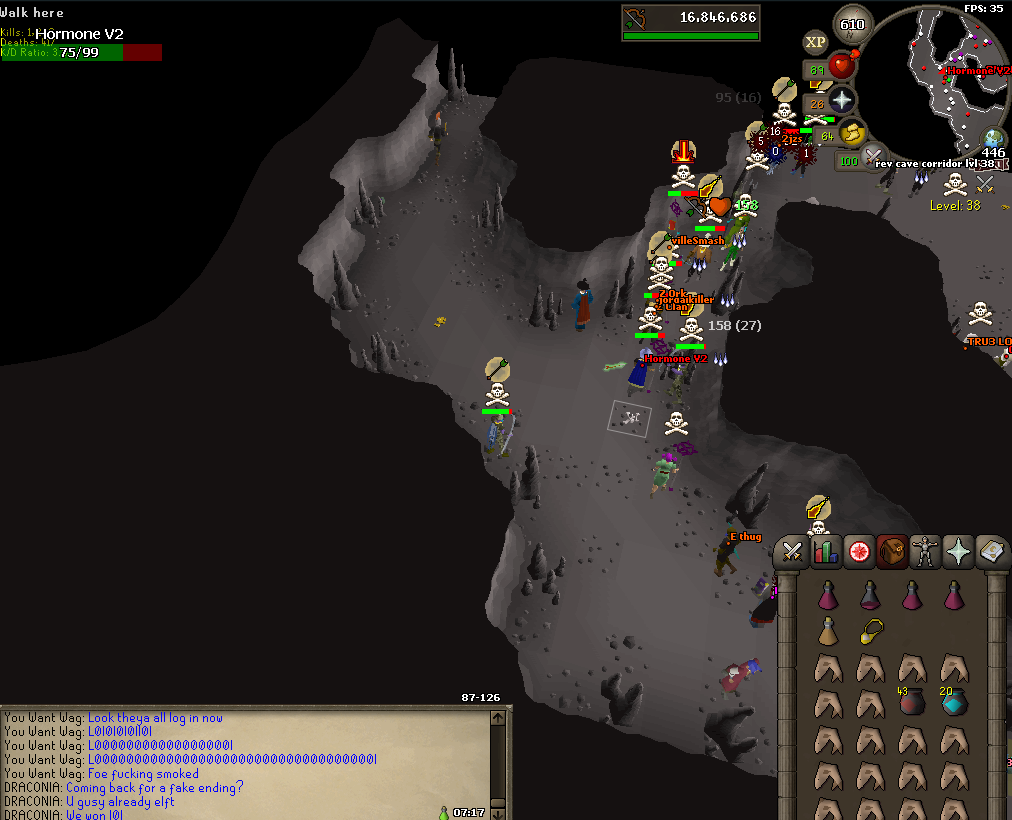This screenshot has height=820, width=1012.
Task: Open the world map globe
Action: click(993, 138)
